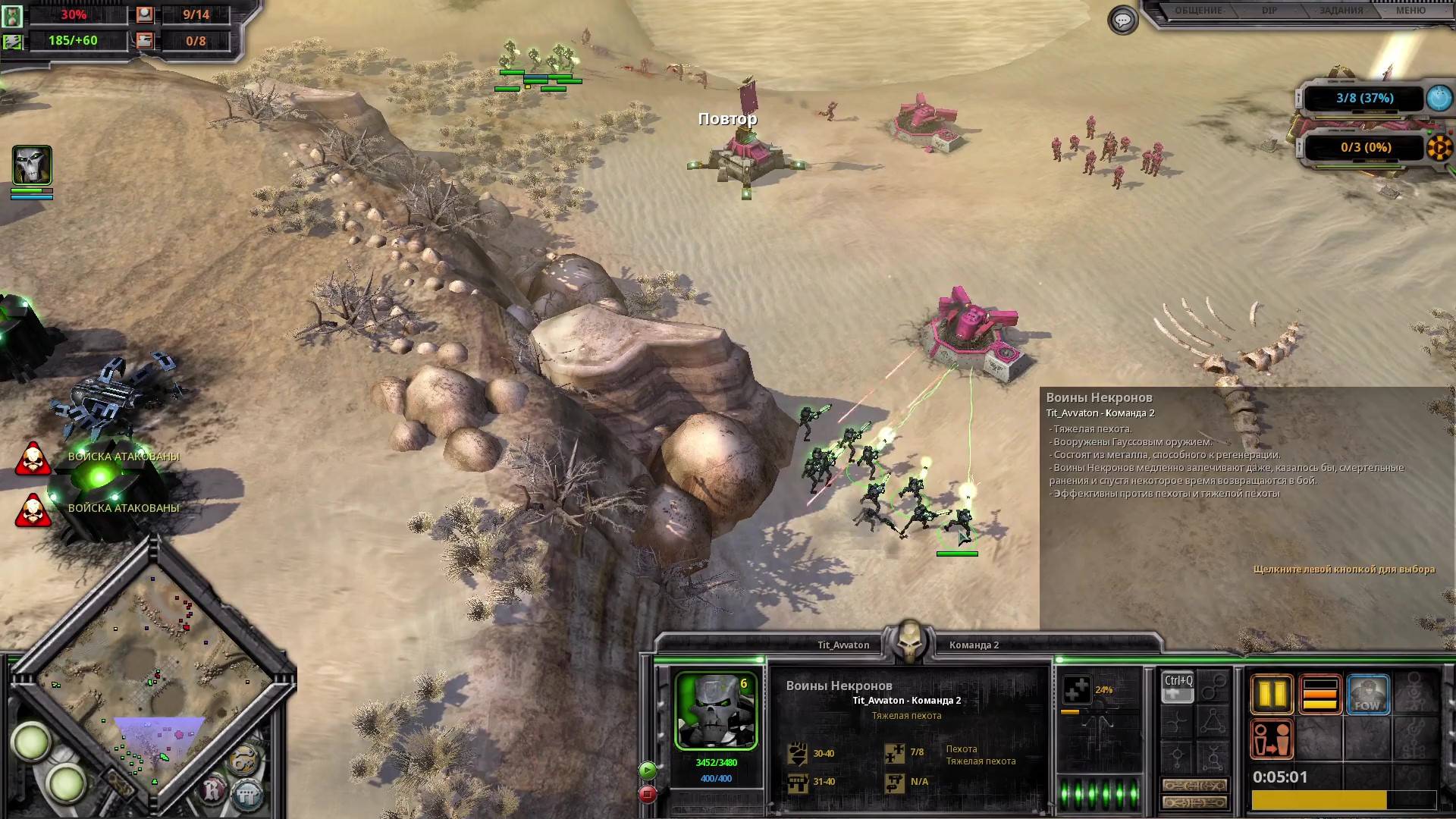The image size is (1456, 819).
Task: Select the Necron Warriors squad portrait
Action: click(x=716, y=711)
